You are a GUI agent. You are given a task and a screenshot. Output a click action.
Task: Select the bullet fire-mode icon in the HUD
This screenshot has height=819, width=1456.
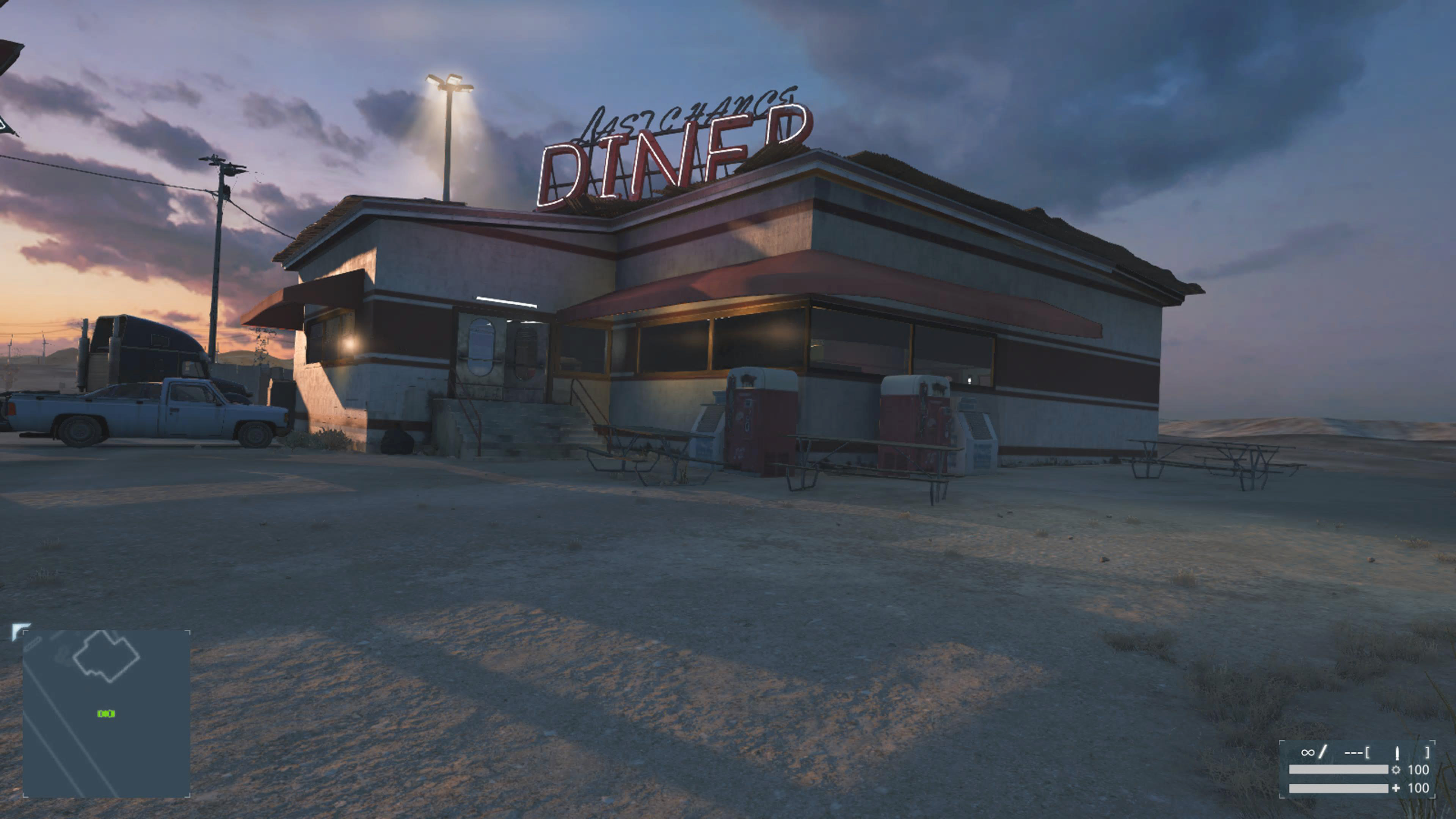pos(1396,753)
